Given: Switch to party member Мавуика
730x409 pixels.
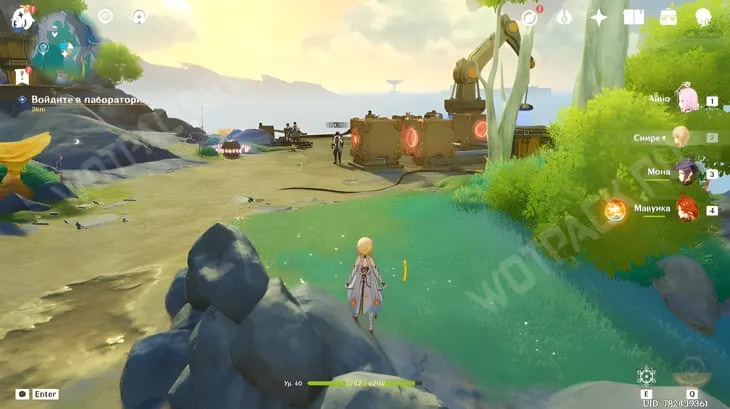Looking at the screenshot, I should tap(686, 209).
